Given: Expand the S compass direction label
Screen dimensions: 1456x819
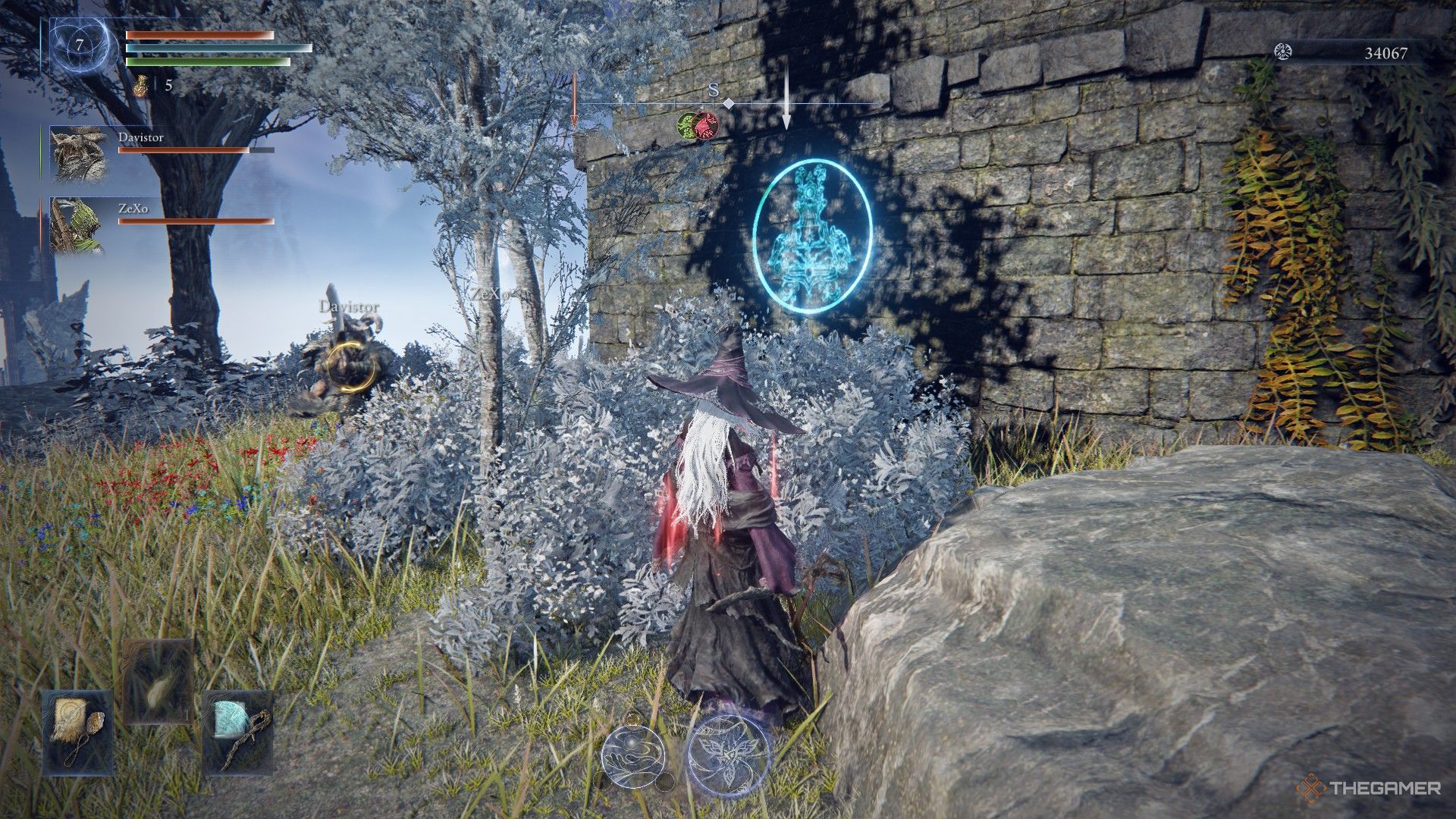Looking at the screenshot, I should coord(713,89).
